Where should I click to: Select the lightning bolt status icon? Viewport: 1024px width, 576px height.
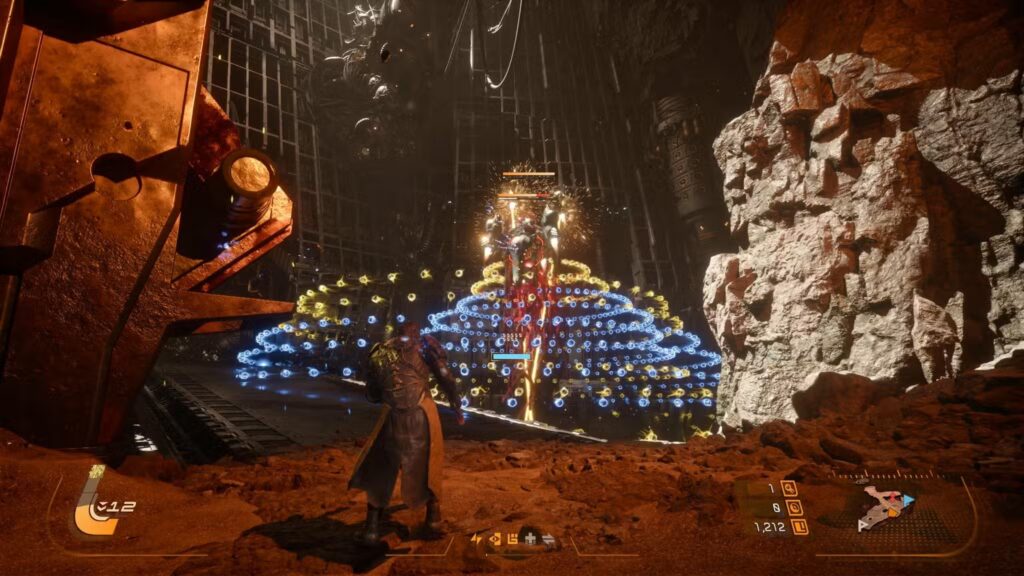tap(476, 540)
